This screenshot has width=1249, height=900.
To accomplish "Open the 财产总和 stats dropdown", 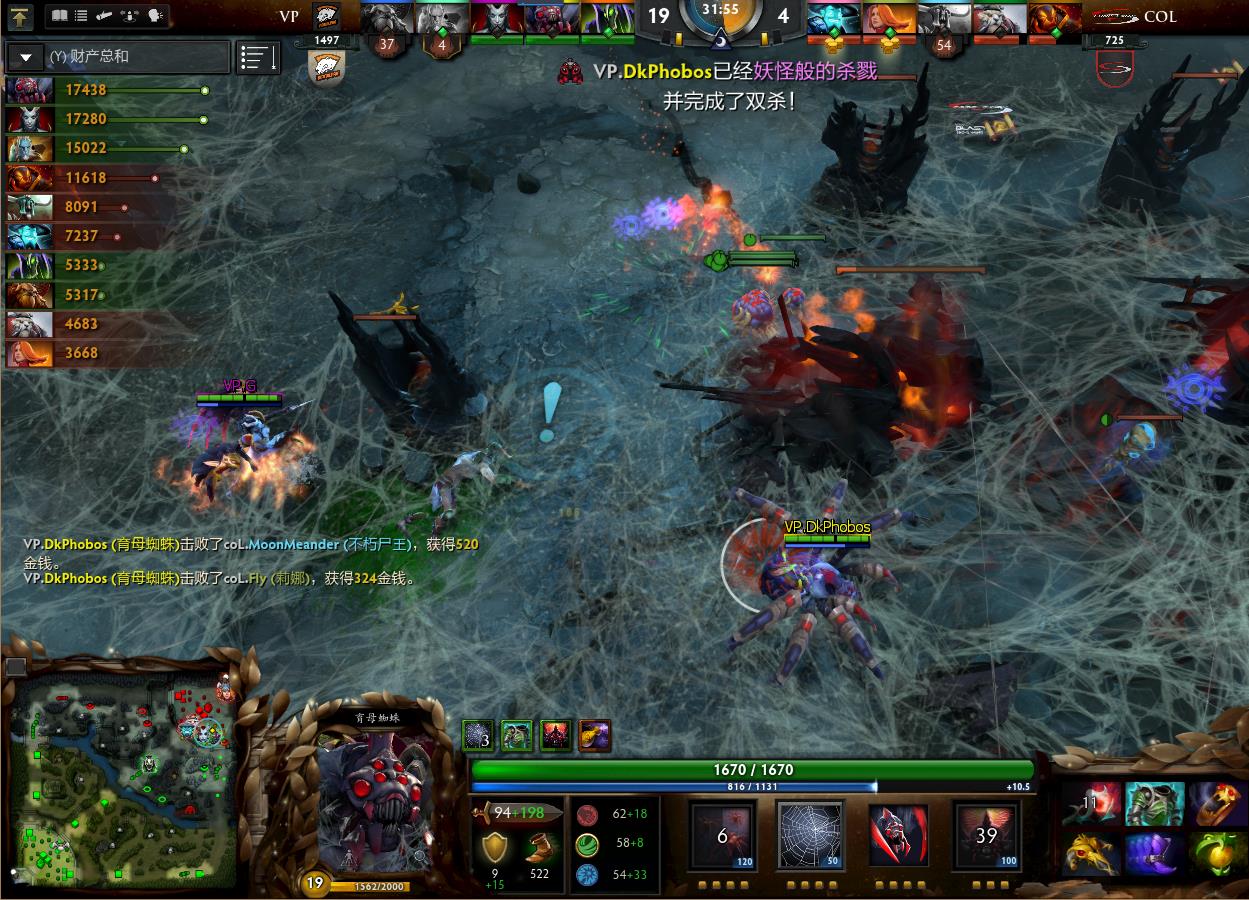I will (x=25, y=57).
